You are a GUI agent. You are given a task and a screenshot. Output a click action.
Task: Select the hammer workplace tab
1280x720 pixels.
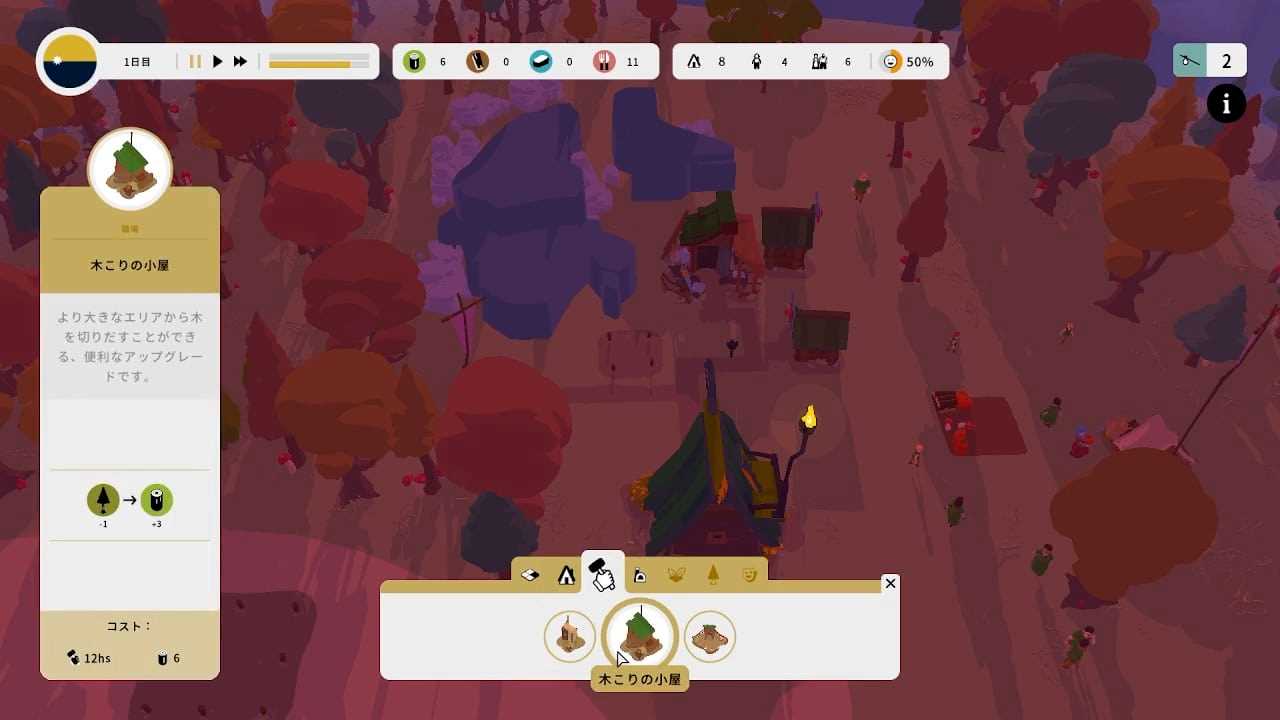tap(601, 573)
